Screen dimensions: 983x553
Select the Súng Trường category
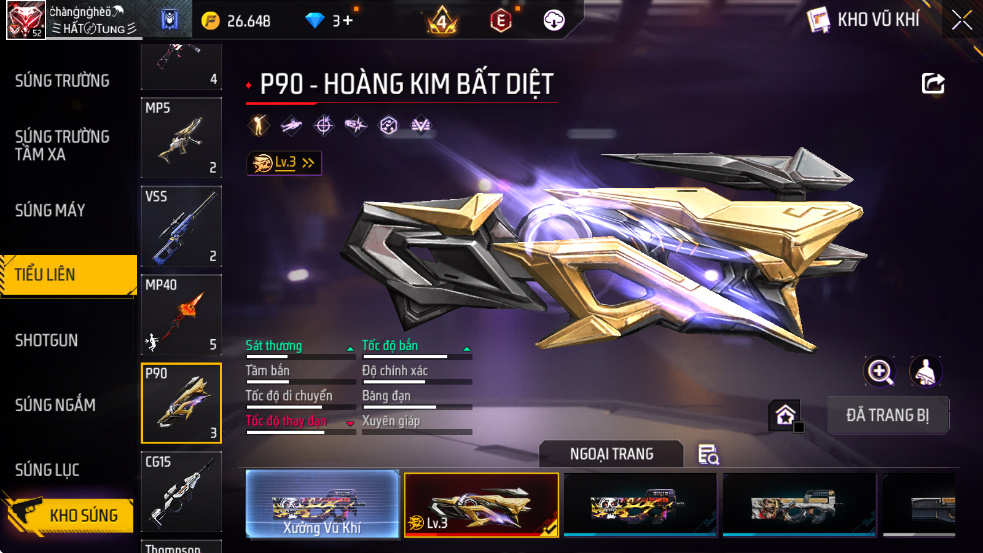pyautogui.click(x=62, y=81)
